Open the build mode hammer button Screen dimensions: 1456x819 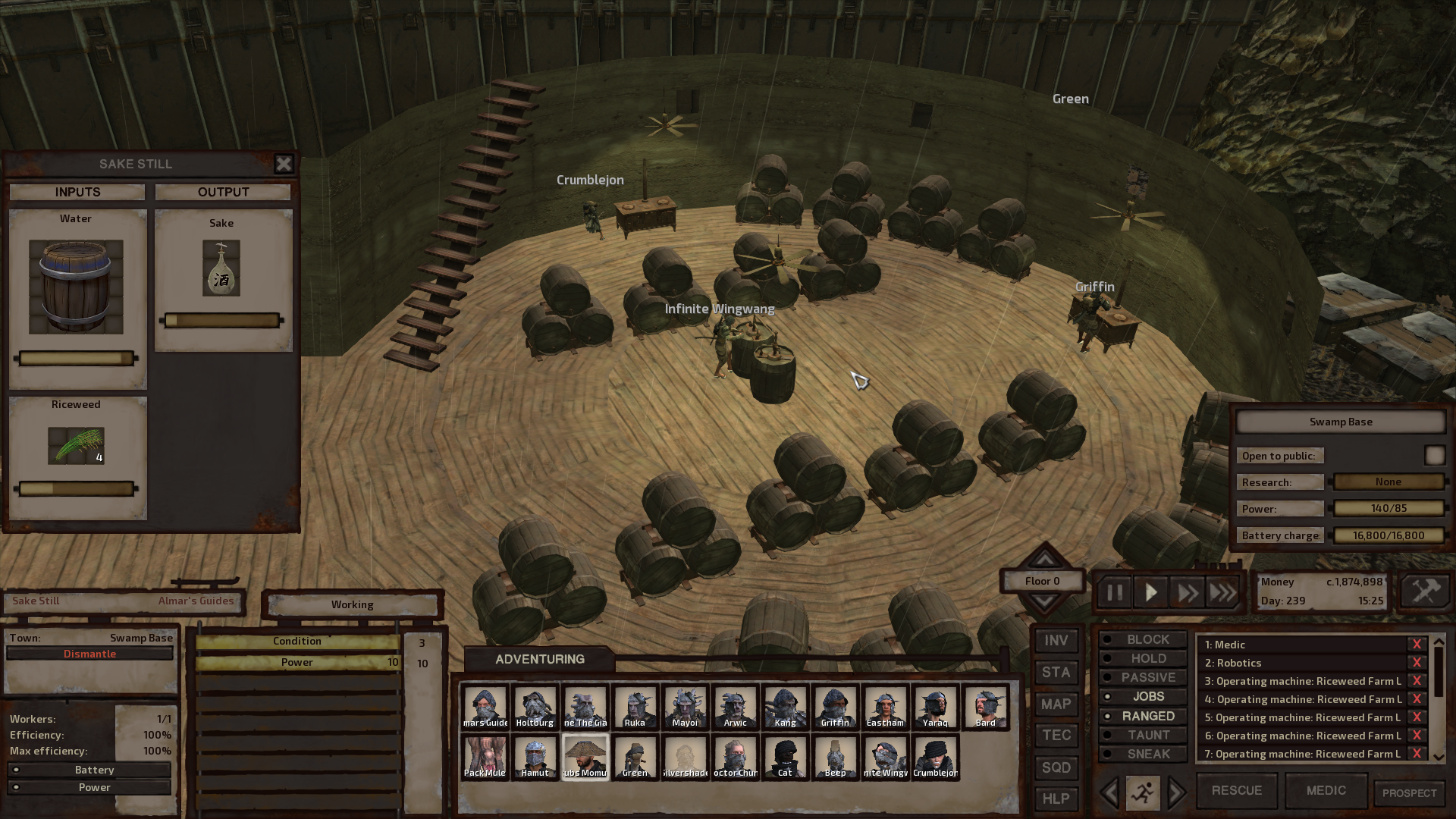(1425, 591)
